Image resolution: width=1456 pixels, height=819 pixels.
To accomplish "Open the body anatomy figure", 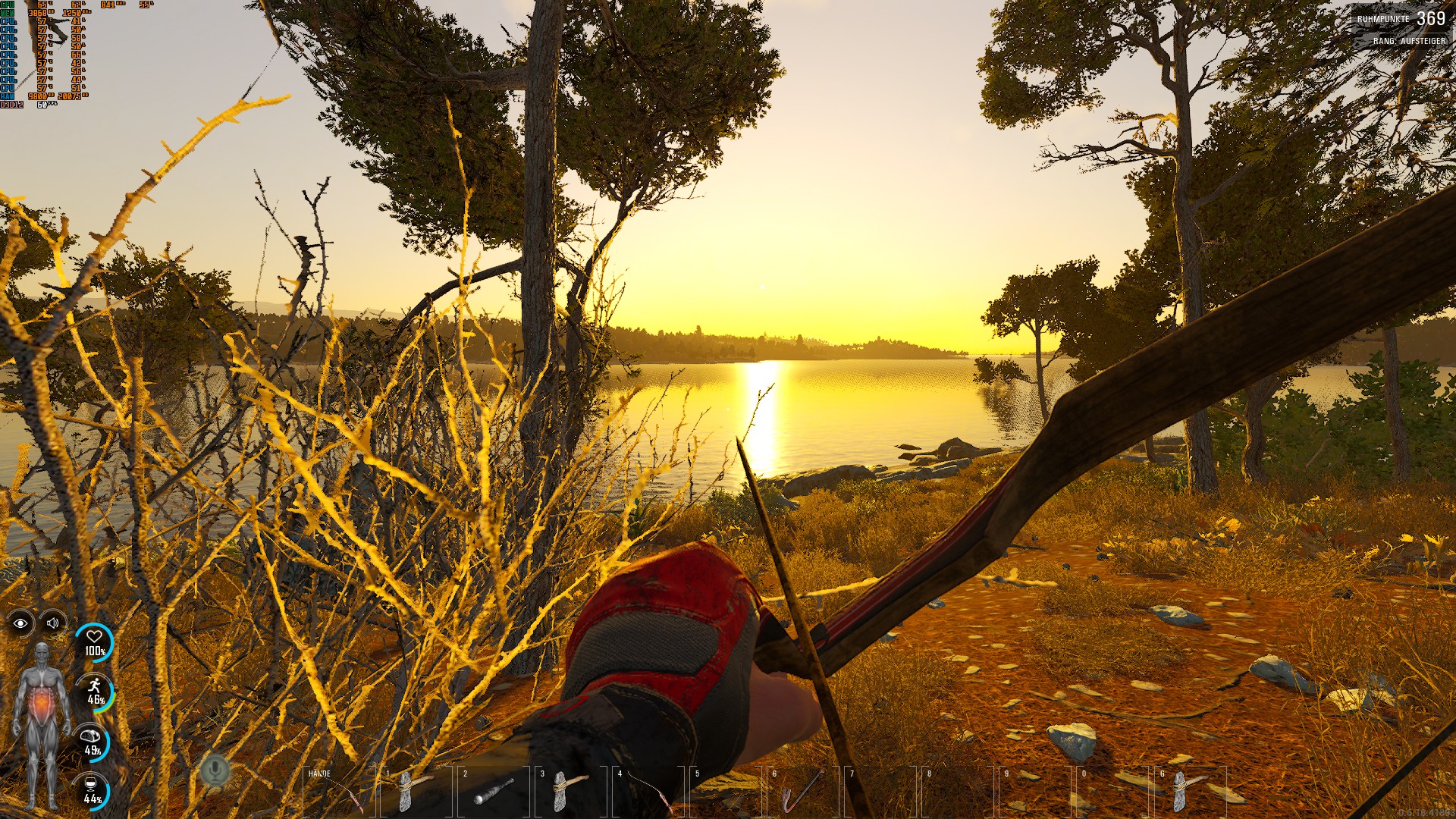I will point(42,726).
